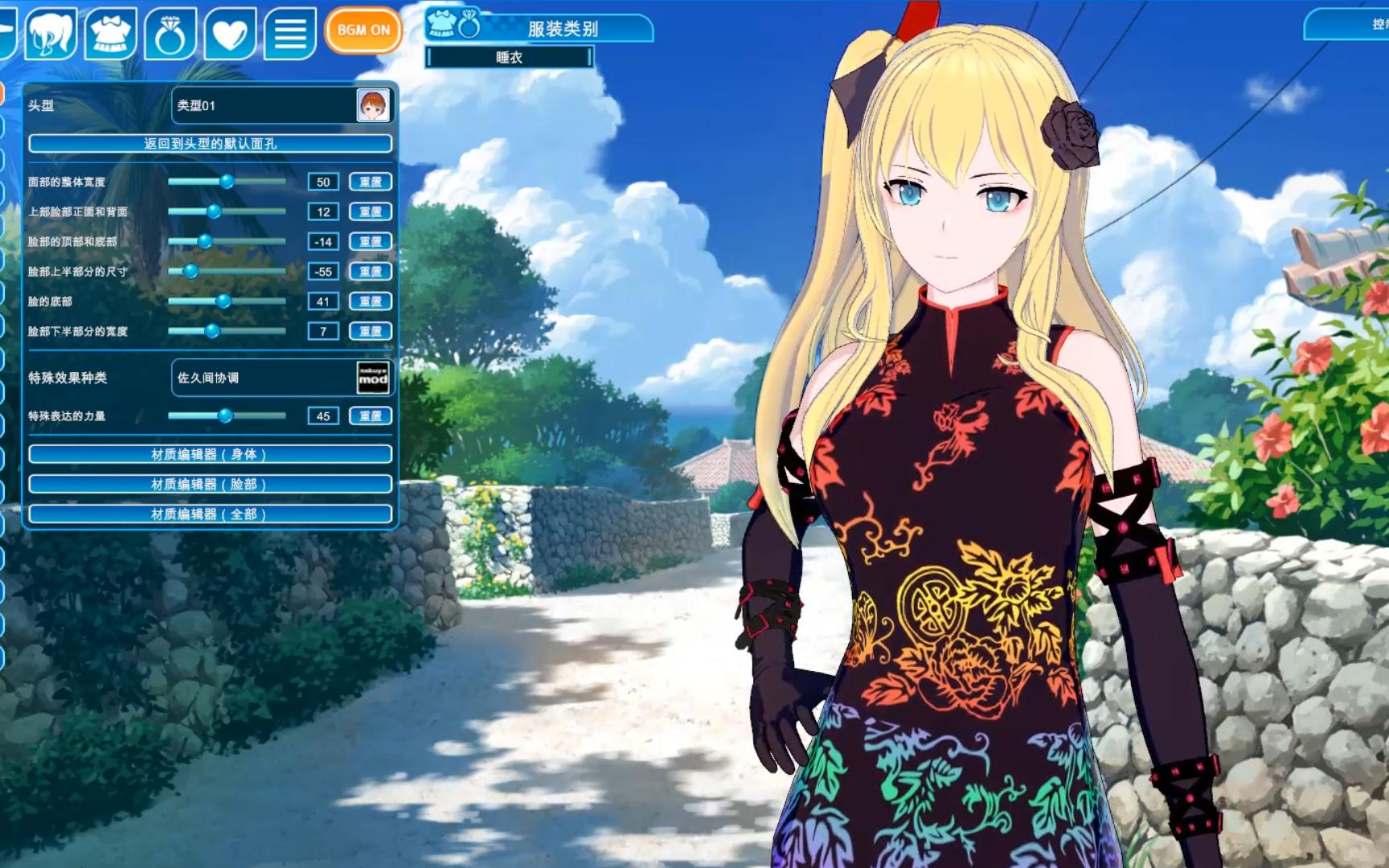The height and width of the screenshot is (868, 1389).
Task: Open the 特殊效果种类 佐久间协调 selector
Action: (282, 378)
